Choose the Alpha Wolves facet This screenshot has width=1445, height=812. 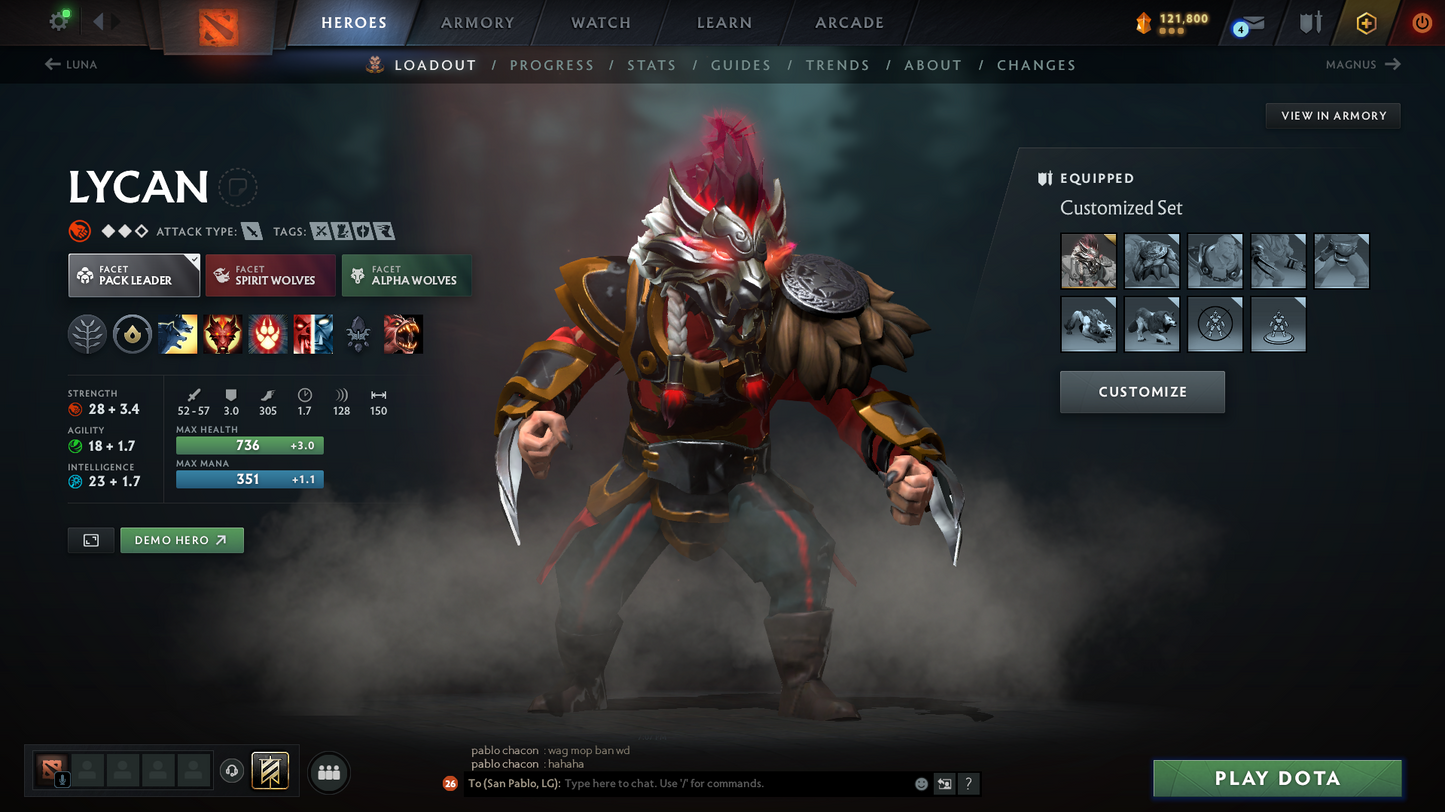pos(406,275)
